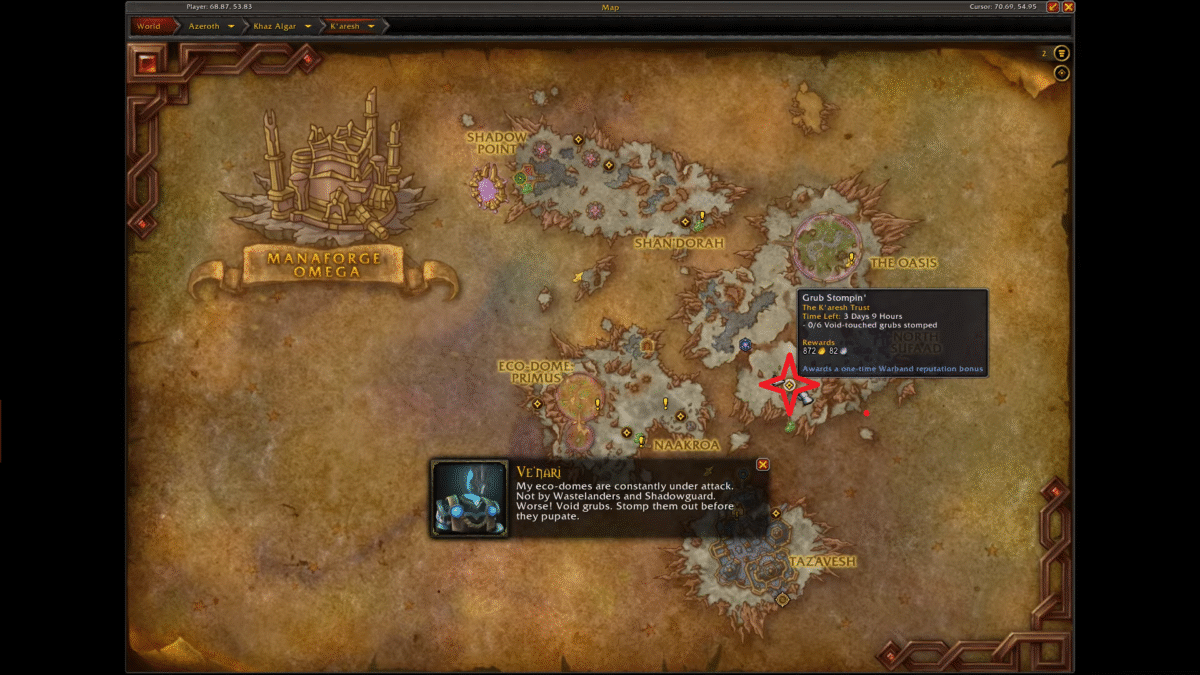
Task: Open the map filter options button
Action: [x=1061, y=53]
